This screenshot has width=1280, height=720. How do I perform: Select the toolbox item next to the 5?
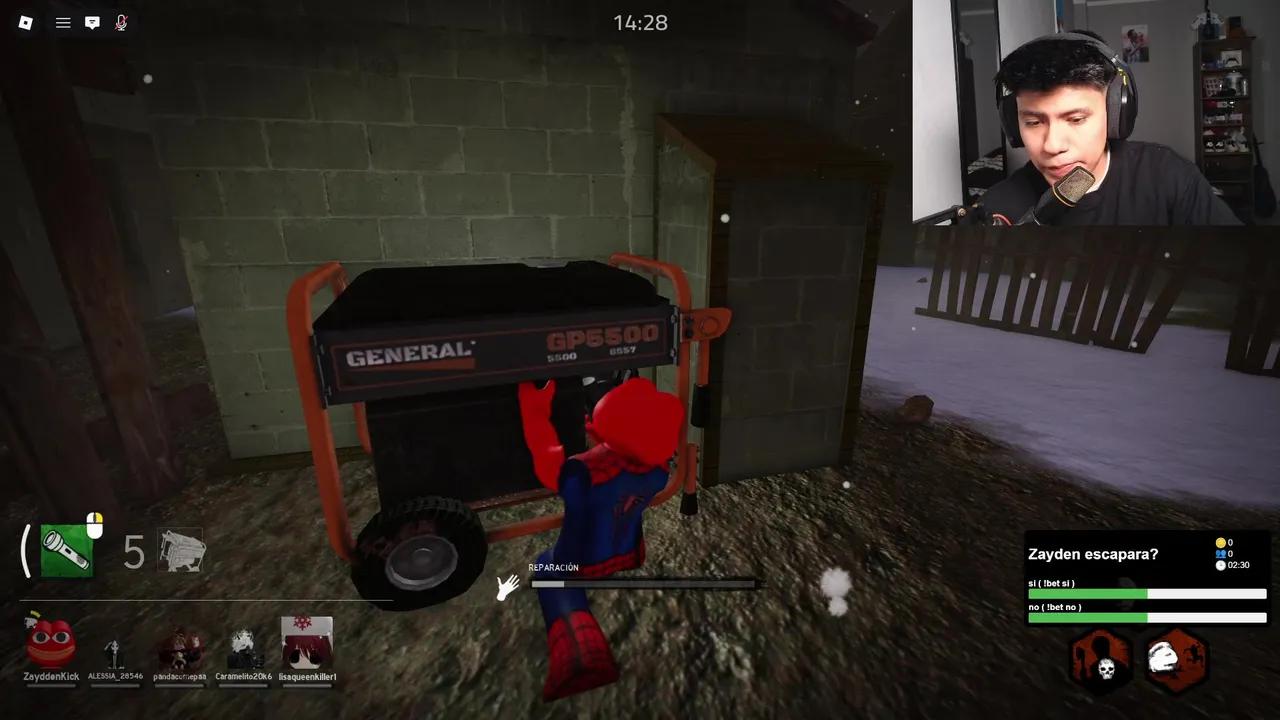[182, 551]
